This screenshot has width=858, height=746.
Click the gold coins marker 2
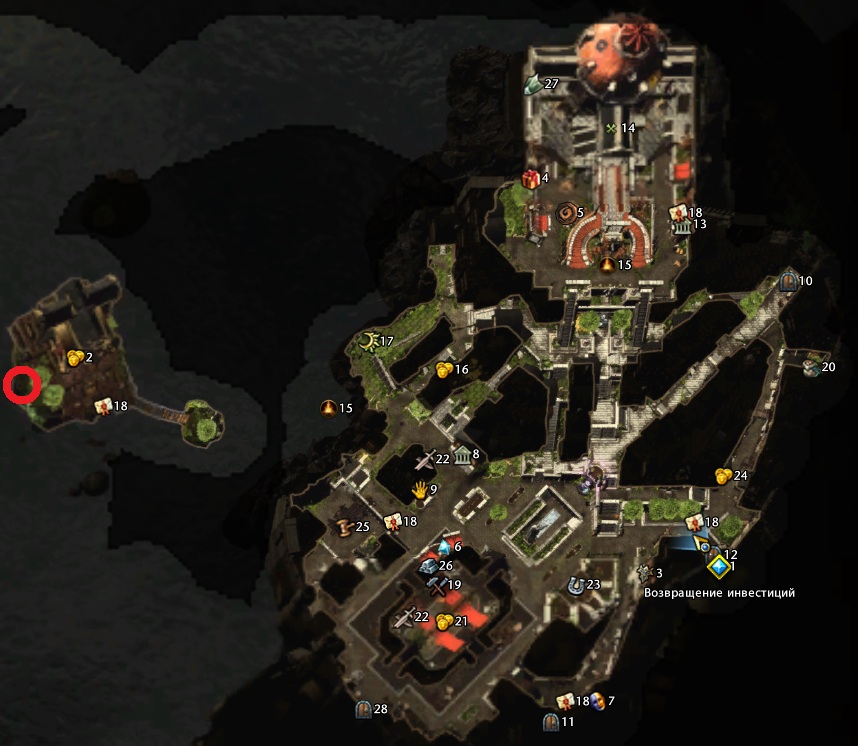(x=75, y=357)
